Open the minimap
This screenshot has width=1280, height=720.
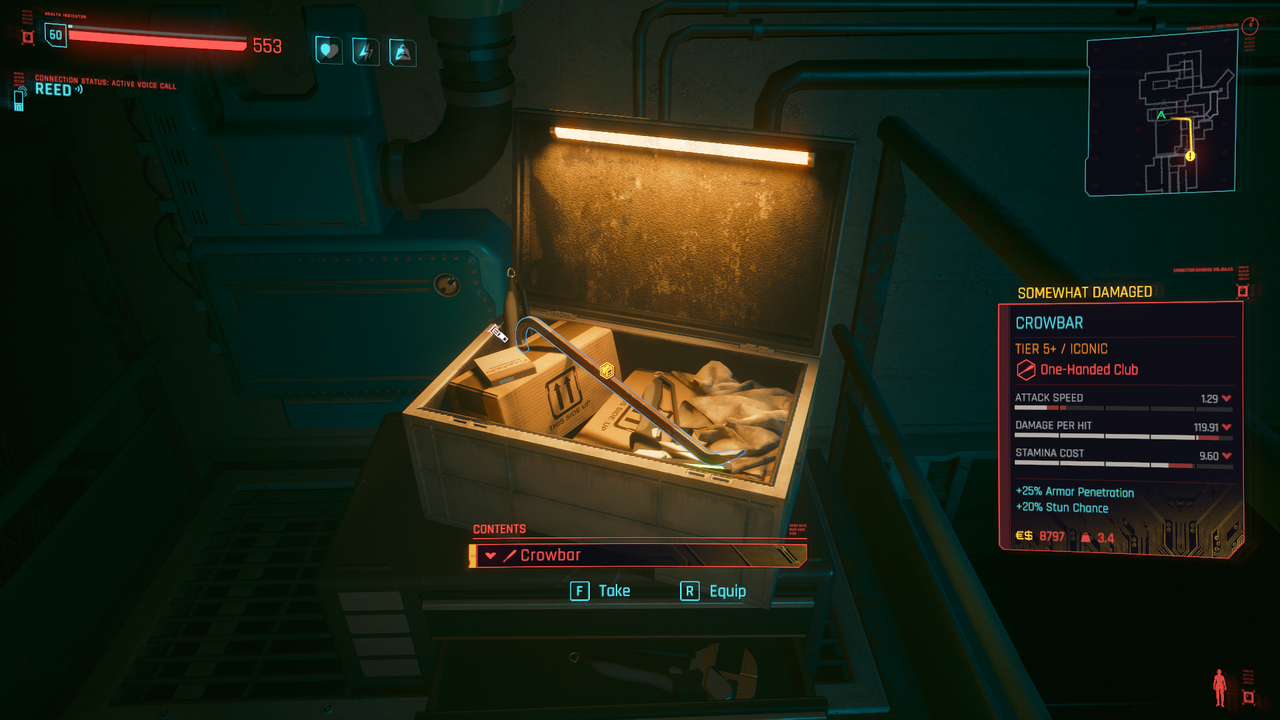point(1161,111)
